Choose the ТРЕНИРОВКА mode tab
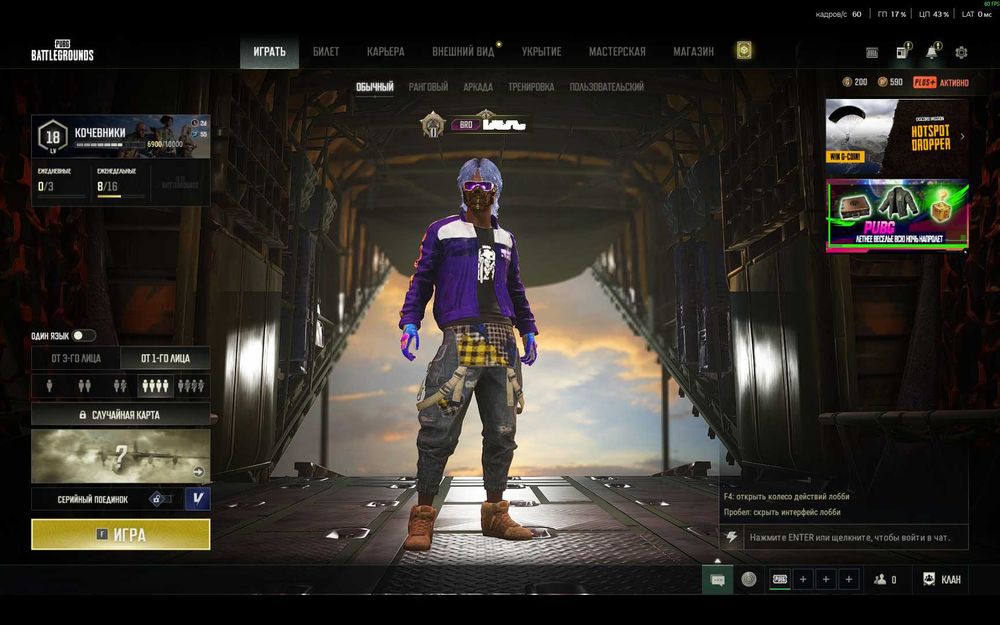Screen dimensions: 1000x625 click(531, 88)
